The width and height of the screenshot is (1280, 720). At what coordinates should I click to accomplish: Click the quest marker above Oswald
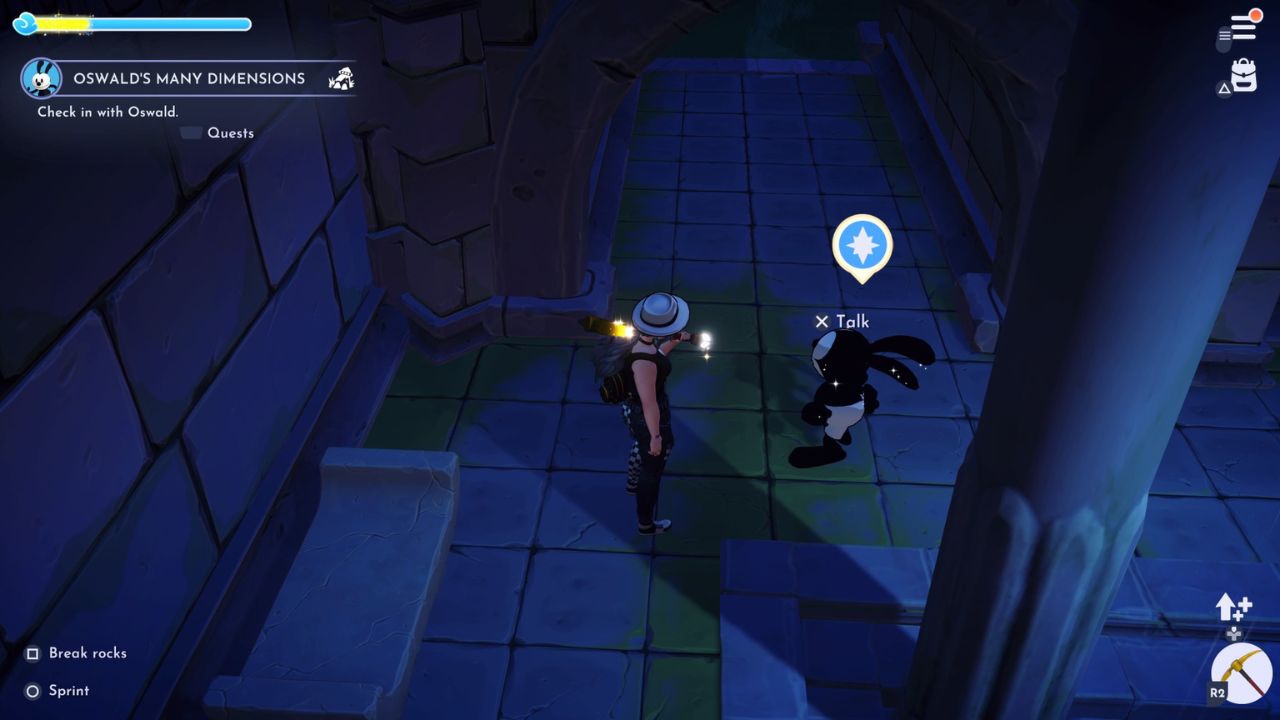point(862,245)
